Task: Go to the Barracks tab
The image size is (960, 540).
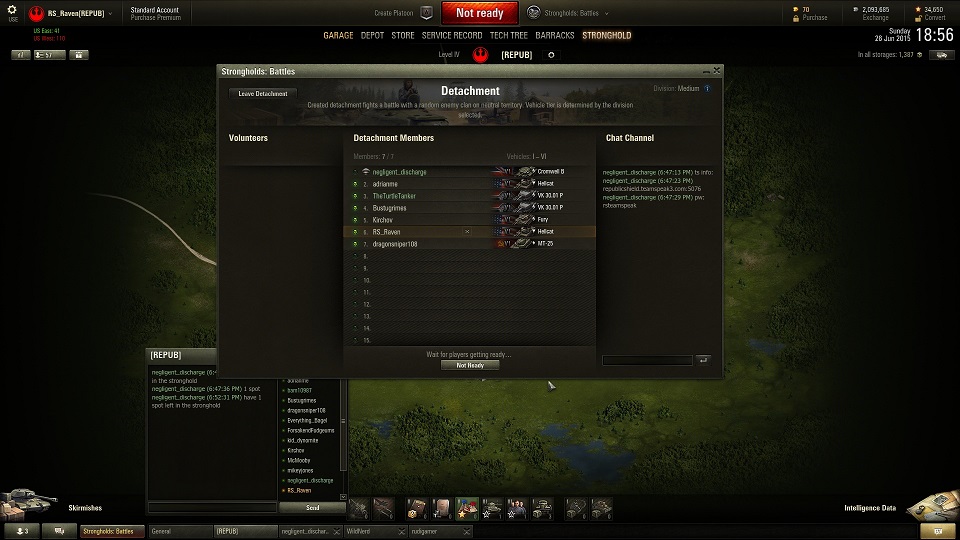Action: pyautogui.click(x=555, y=35)
